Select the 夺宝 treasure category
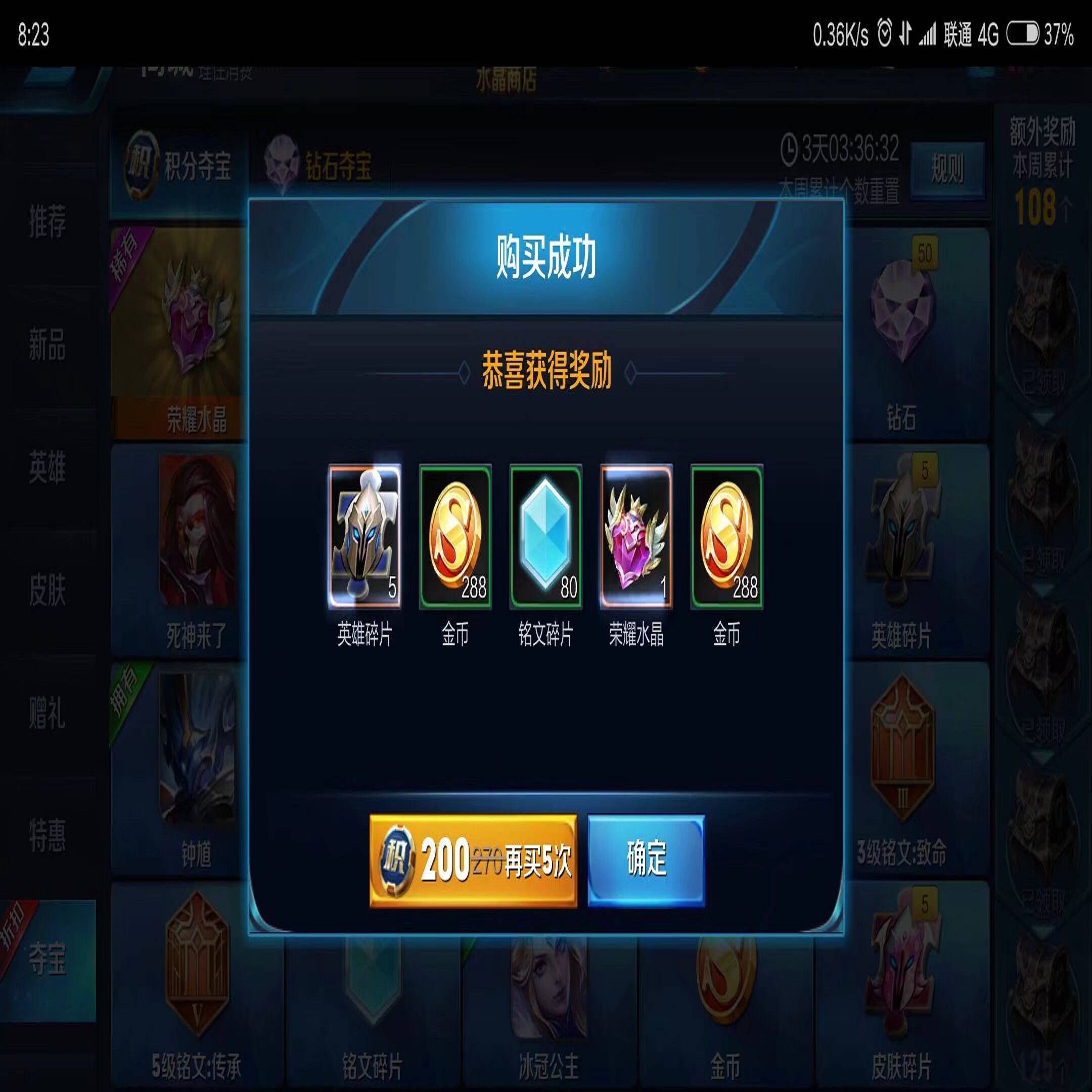Image resolution: width=1092 pixels, height=1092 pixels. [48, 959]
